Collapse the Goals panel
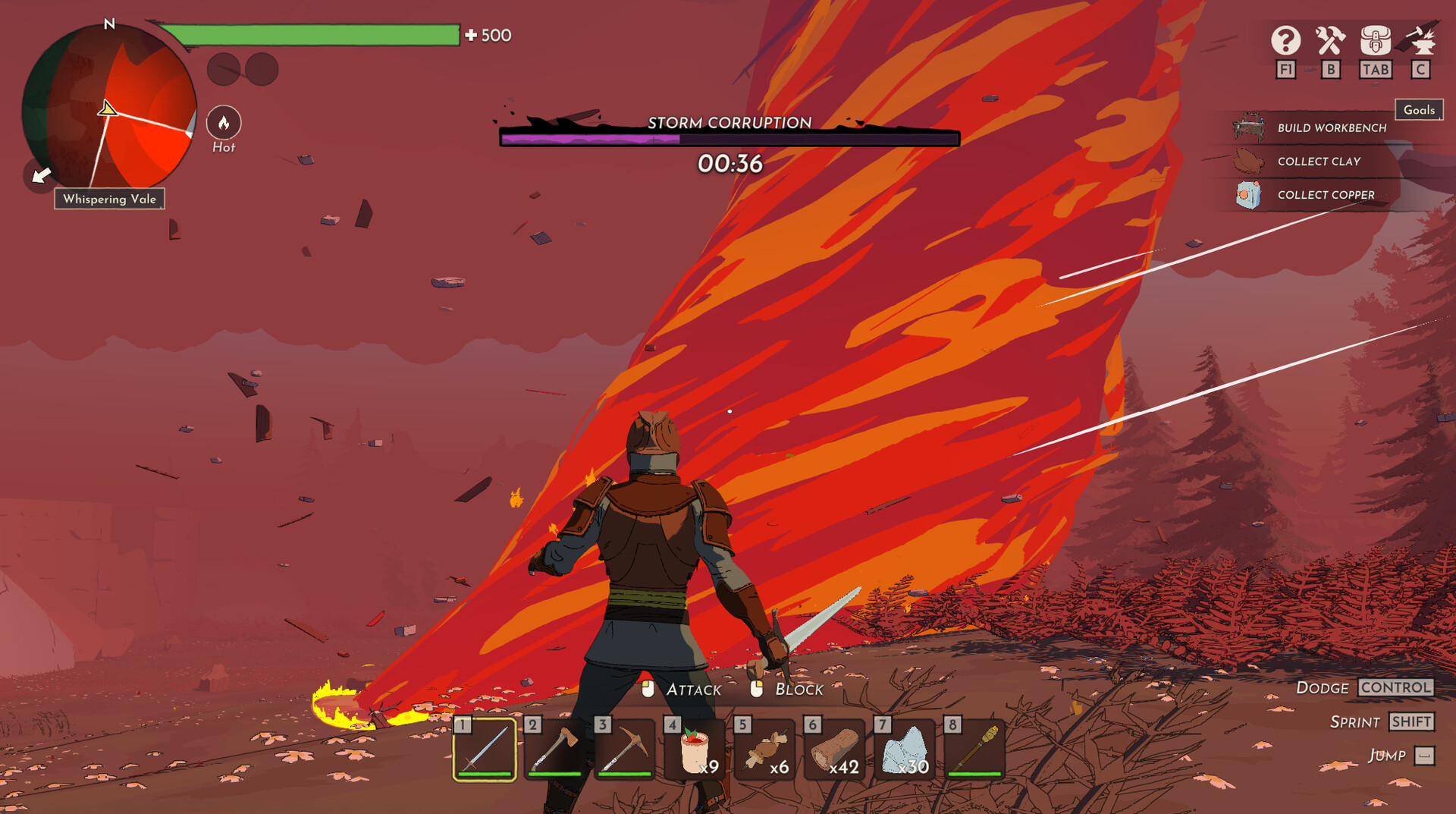Viewport: 1456px width, 814px height. [1418, 110]
